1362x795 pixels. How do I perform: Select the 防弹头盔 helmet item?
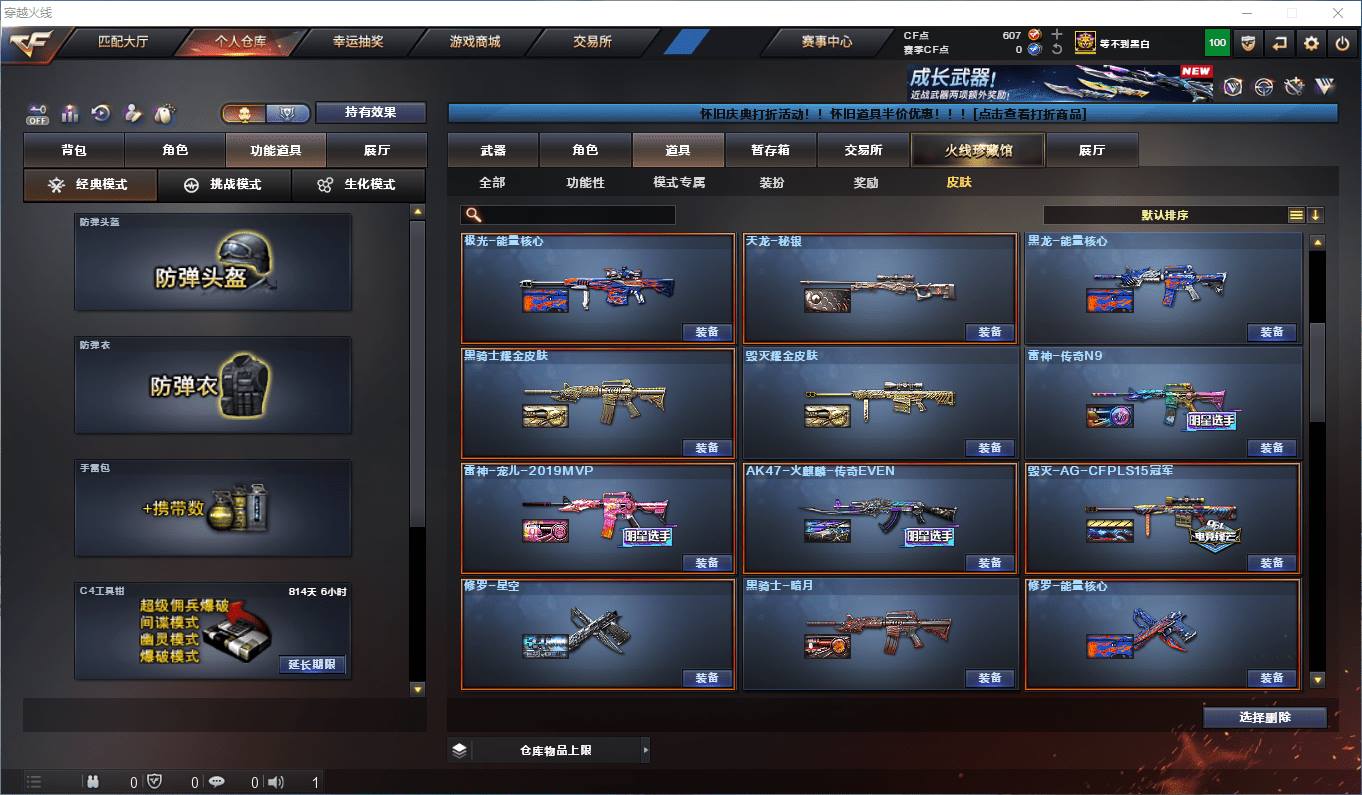pos(213,262)
